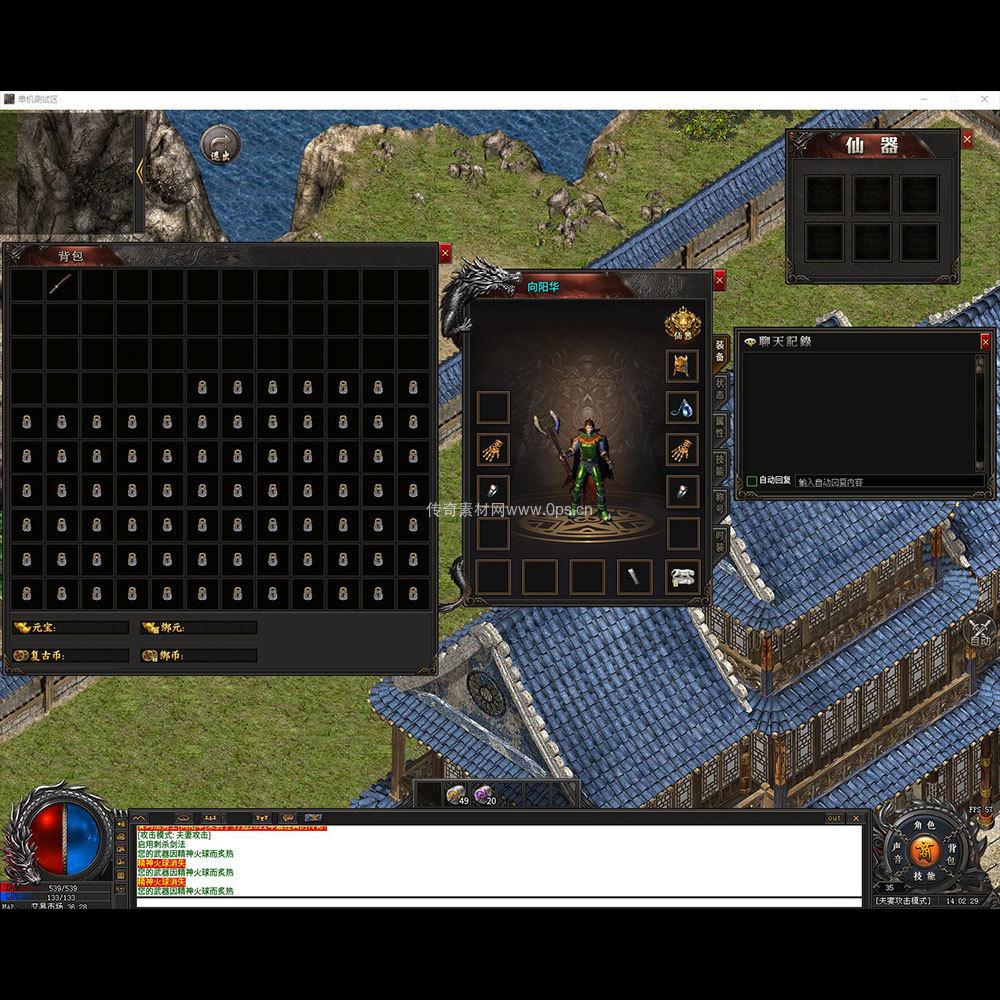Select the weapon item in the backpack
Screen dimensions: 1000x1000
[62, 285]
